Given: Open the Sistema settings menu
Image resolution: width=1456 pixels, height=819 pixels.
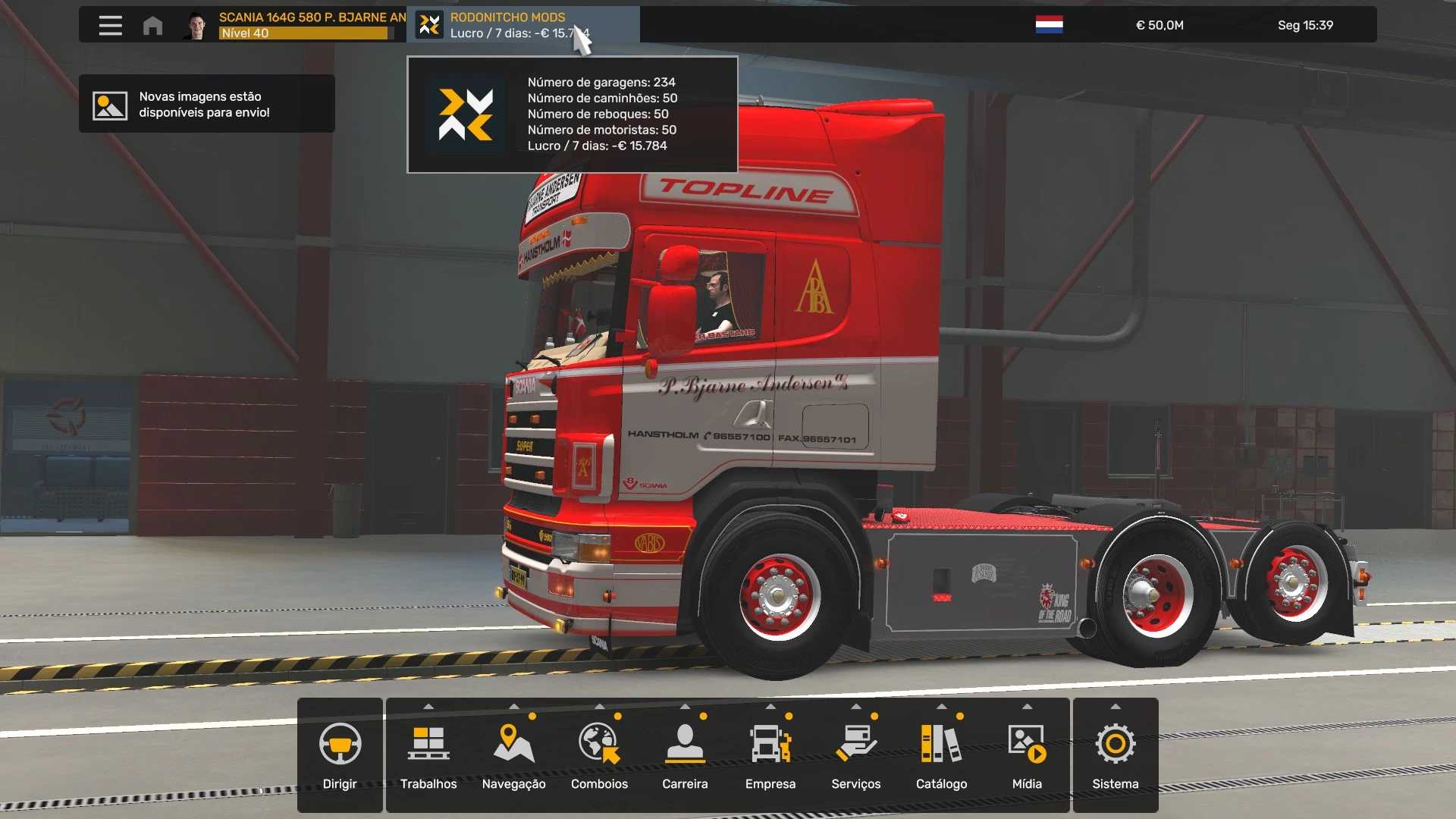Looking at the screenshot, I should pyautogui.click(x=1116, y=755).
